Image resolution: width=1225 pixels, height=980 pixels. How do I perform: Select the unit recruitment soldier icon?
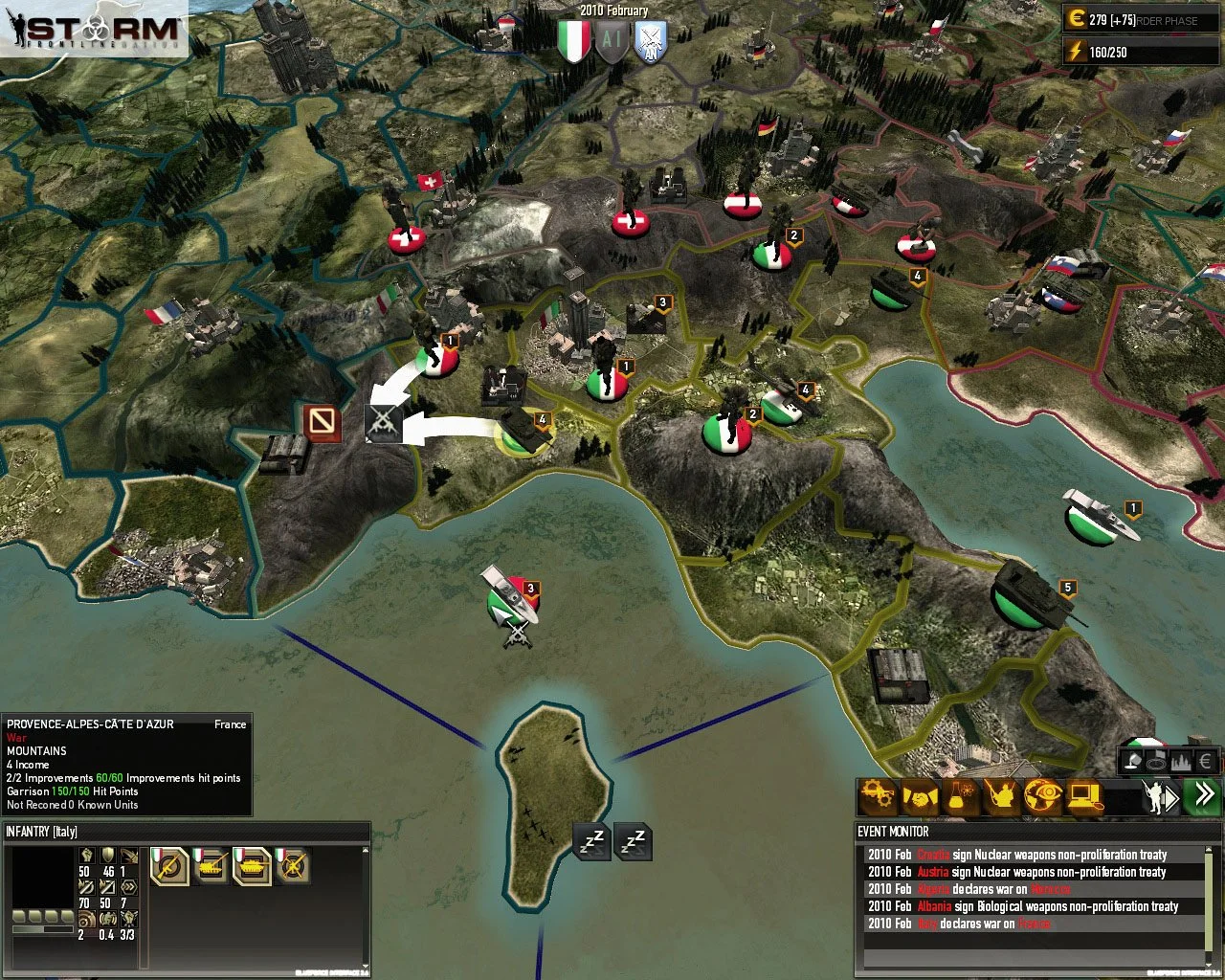click(1005, 796)
